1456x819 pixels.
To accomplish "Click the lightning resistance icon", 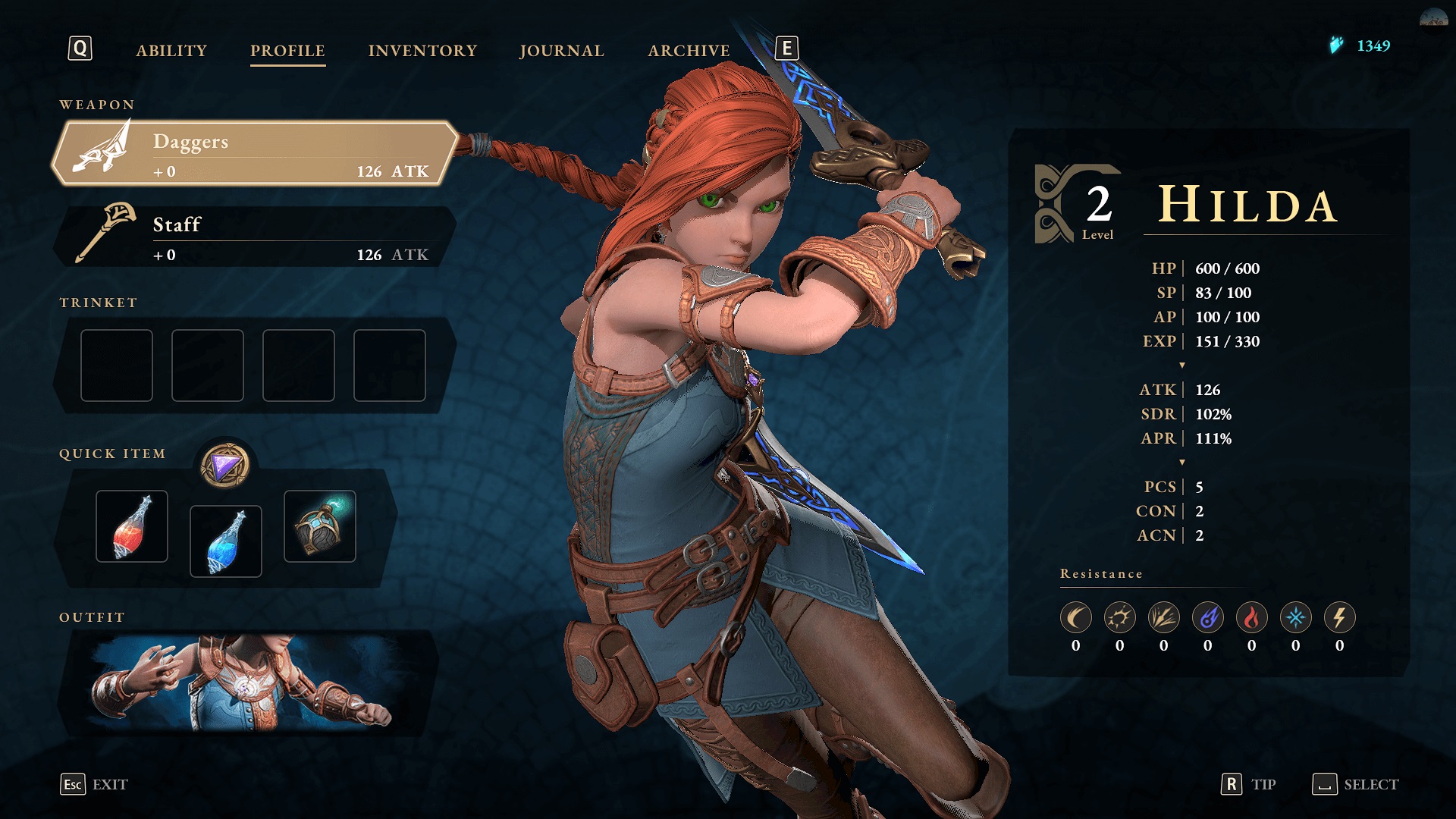I will (x=1339, y=618).
